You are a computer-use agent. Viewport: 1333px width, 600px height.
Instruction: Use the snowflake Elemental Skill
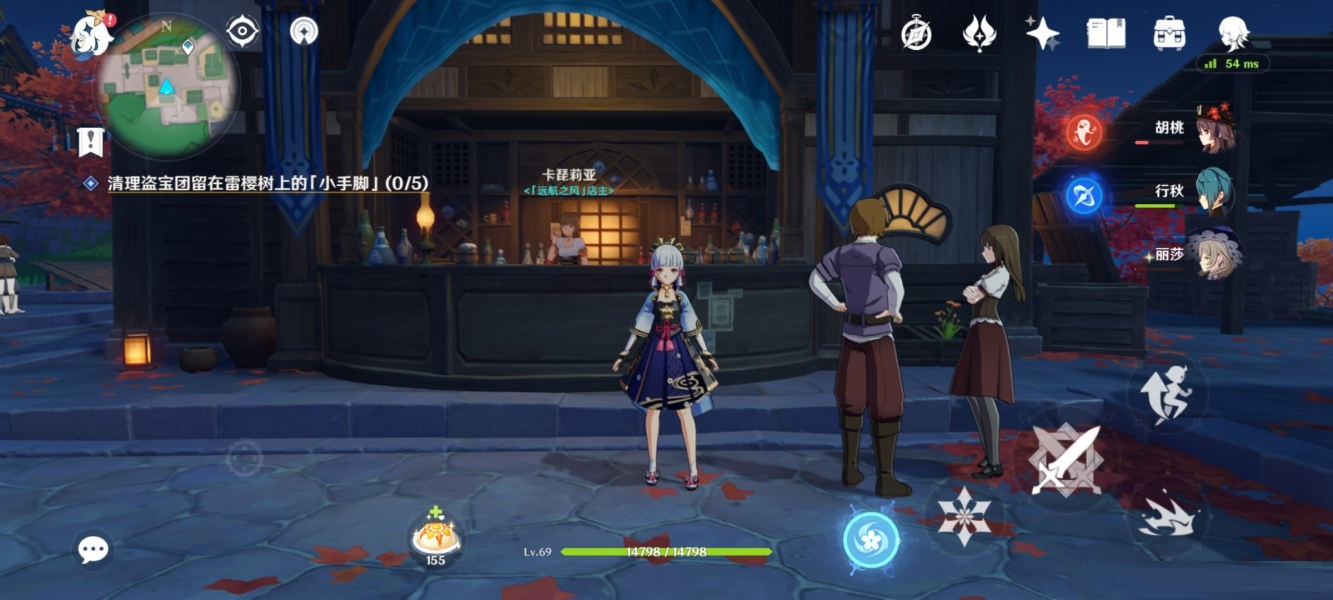[964, 517]
